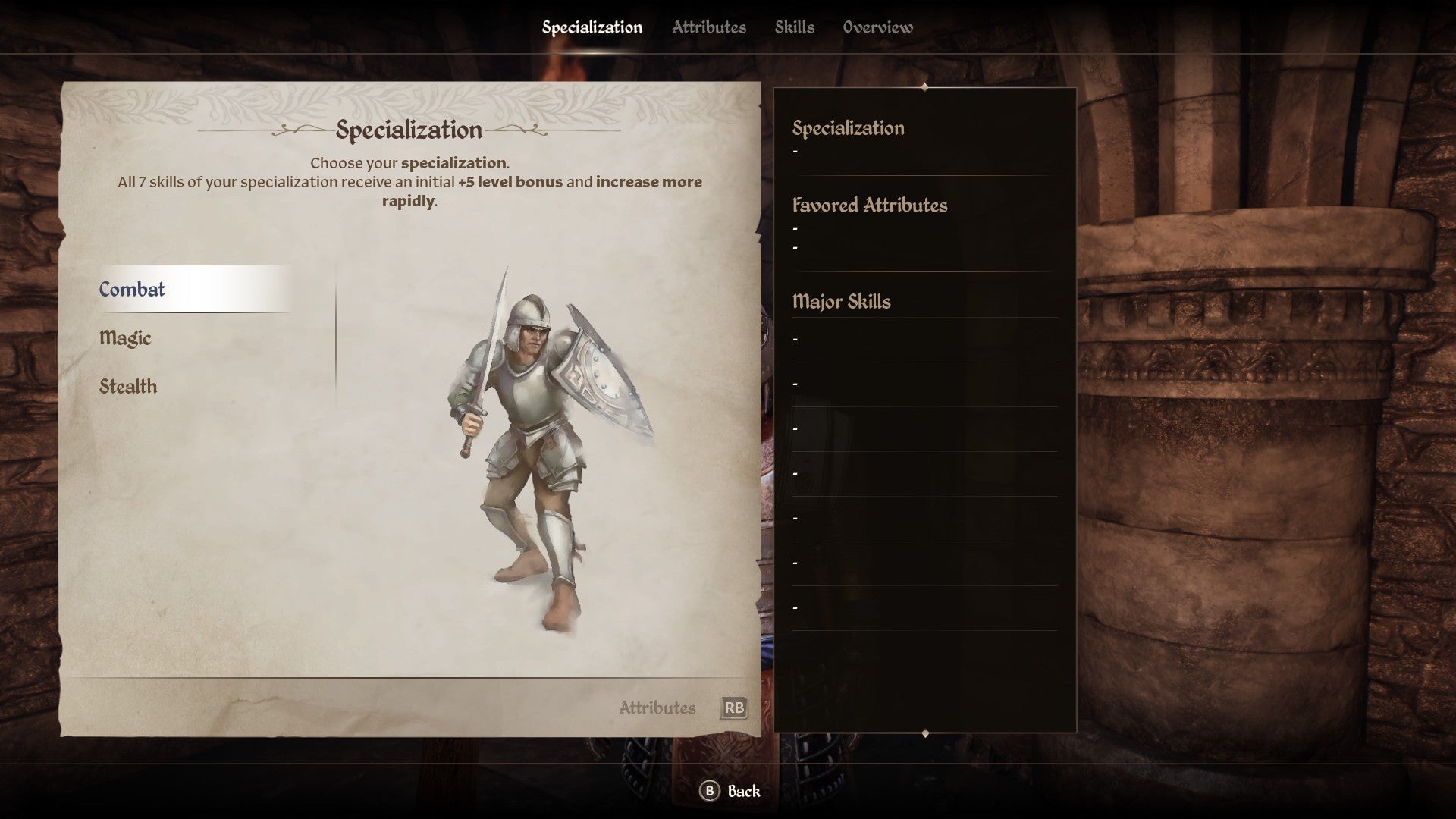Select the Magic specialization

point(126,338)
